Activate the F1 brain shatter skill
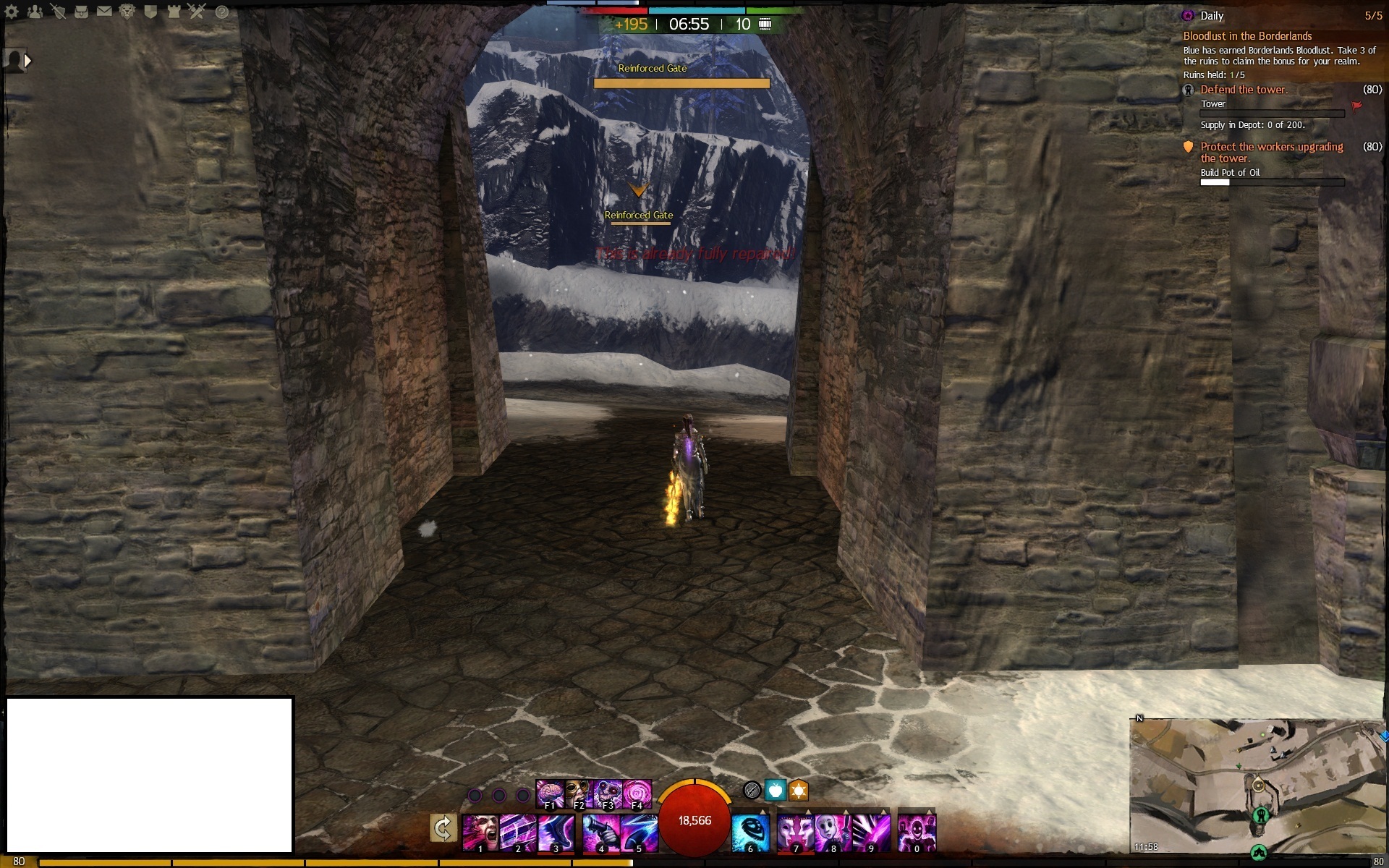The width and height of the screenshot is (1389, 868). tap(550, 793)
